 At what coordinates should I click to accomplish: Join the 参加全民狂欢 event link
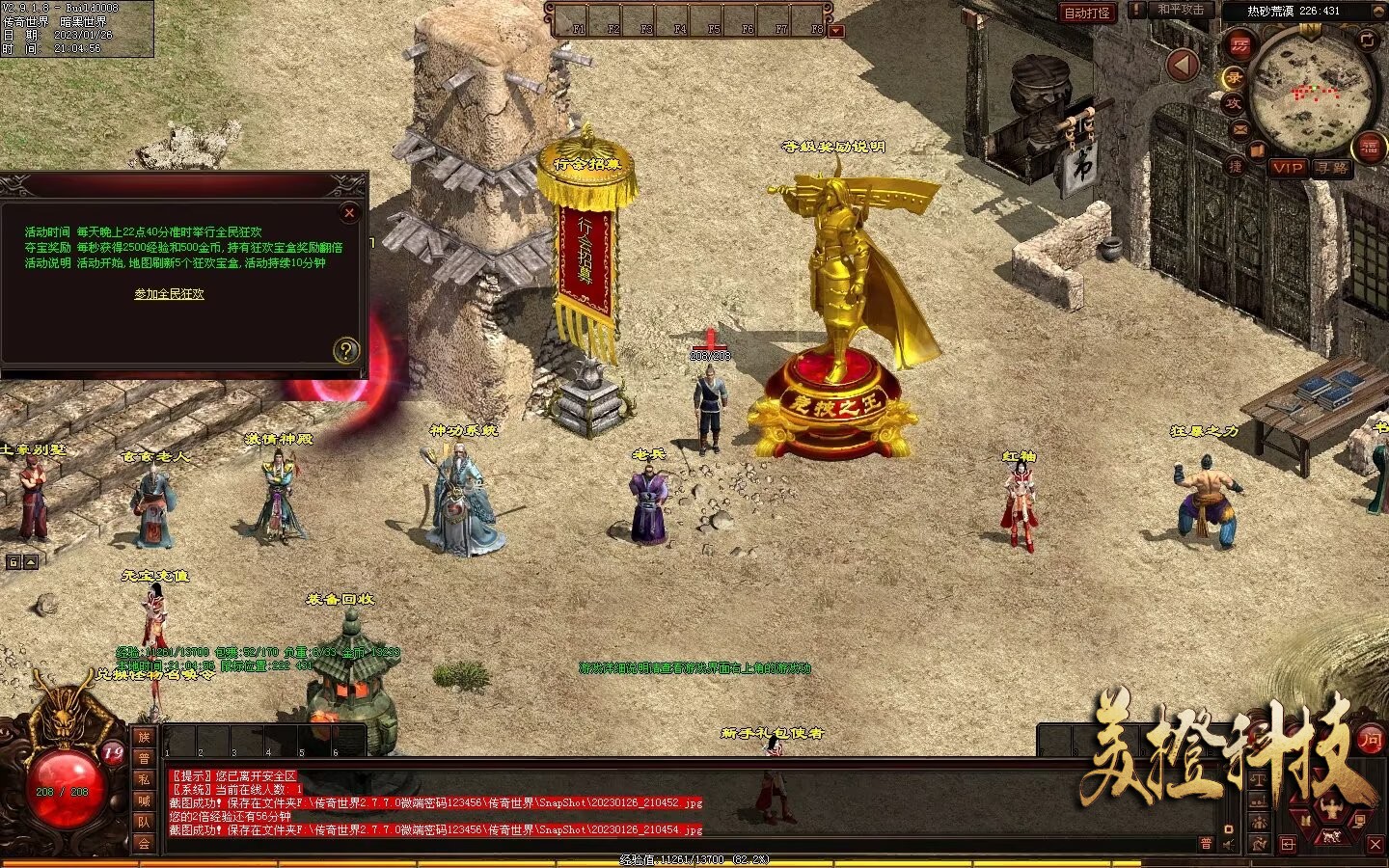169,294
